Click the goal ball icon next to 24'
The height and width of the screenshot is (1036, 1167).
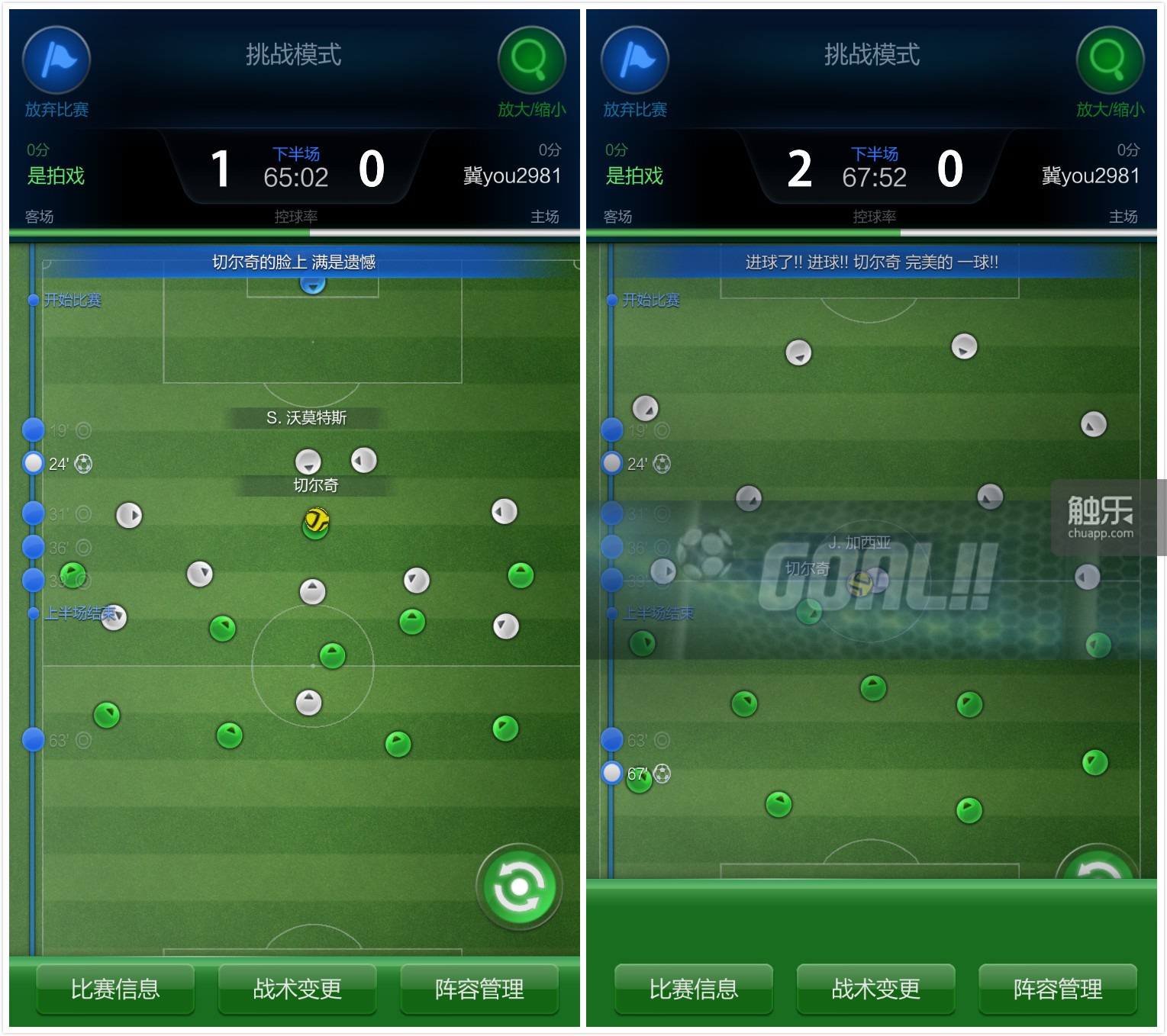82,463
